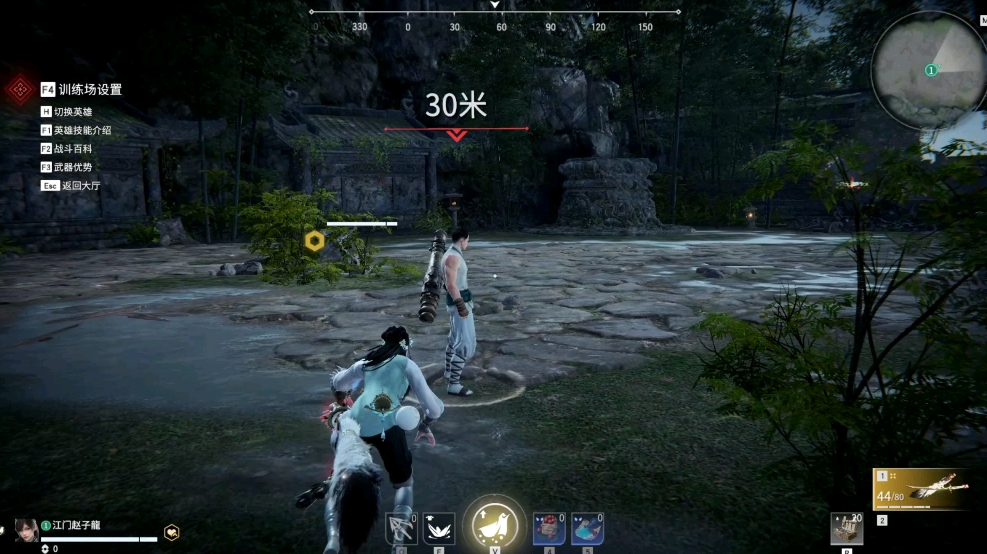987x554 pixels.
Task: Click the player portrait of 江门赵子龍
Action: 26,528
